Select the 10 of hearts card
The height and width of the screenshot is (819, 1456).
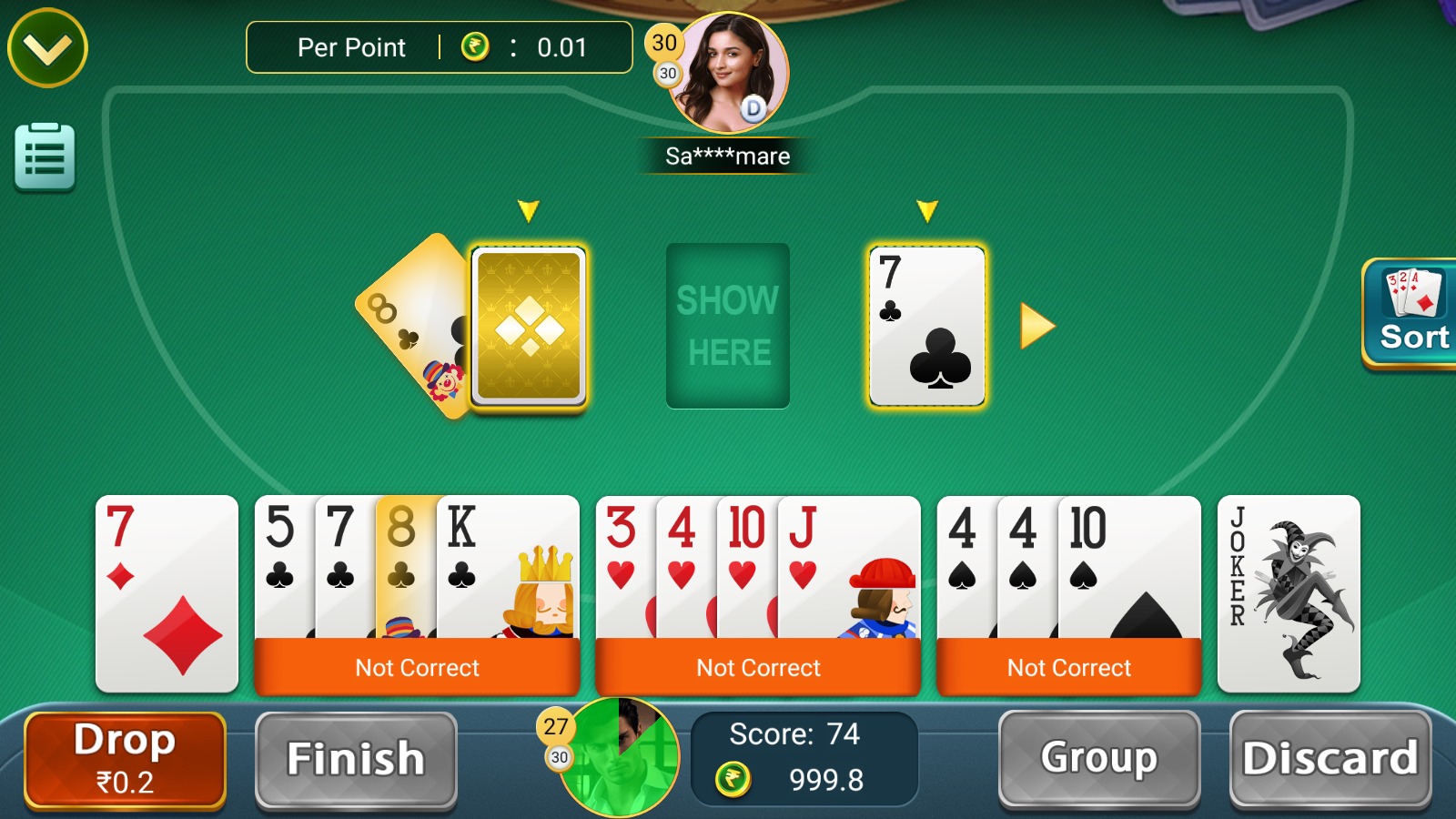(745, 564)
